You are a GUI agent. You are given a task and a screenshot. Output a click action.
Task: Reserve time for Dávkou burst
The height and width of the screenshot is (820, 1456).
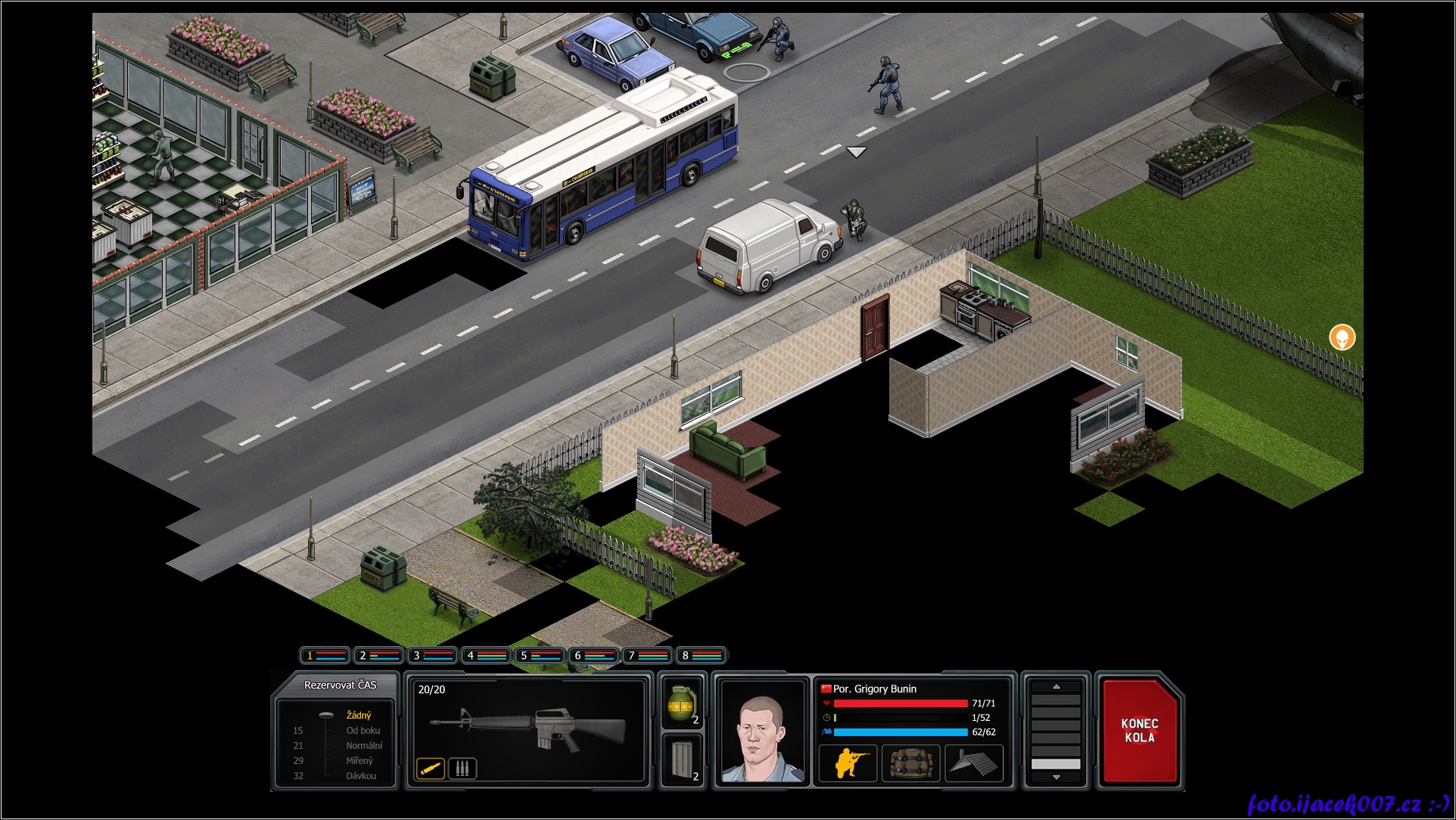click(361, 776)
